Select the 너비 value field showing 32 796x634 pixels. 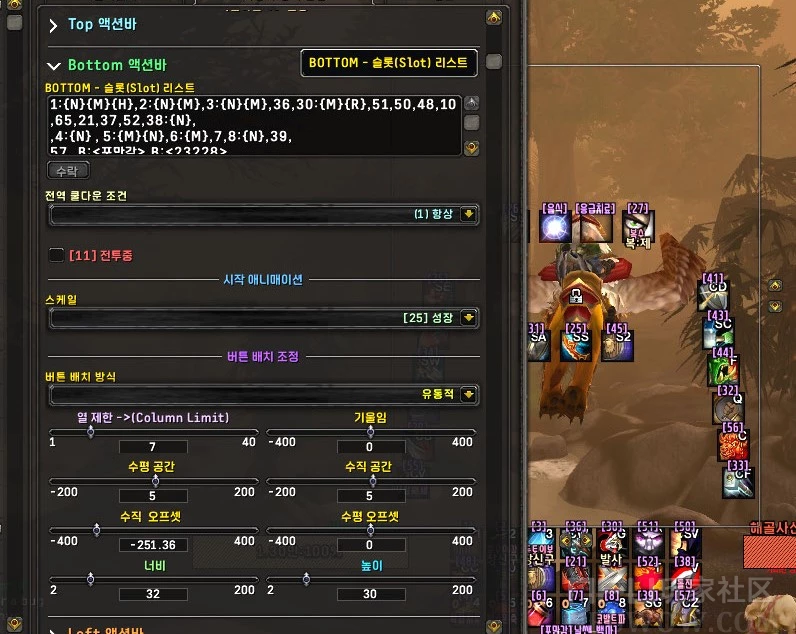(153, 593)
